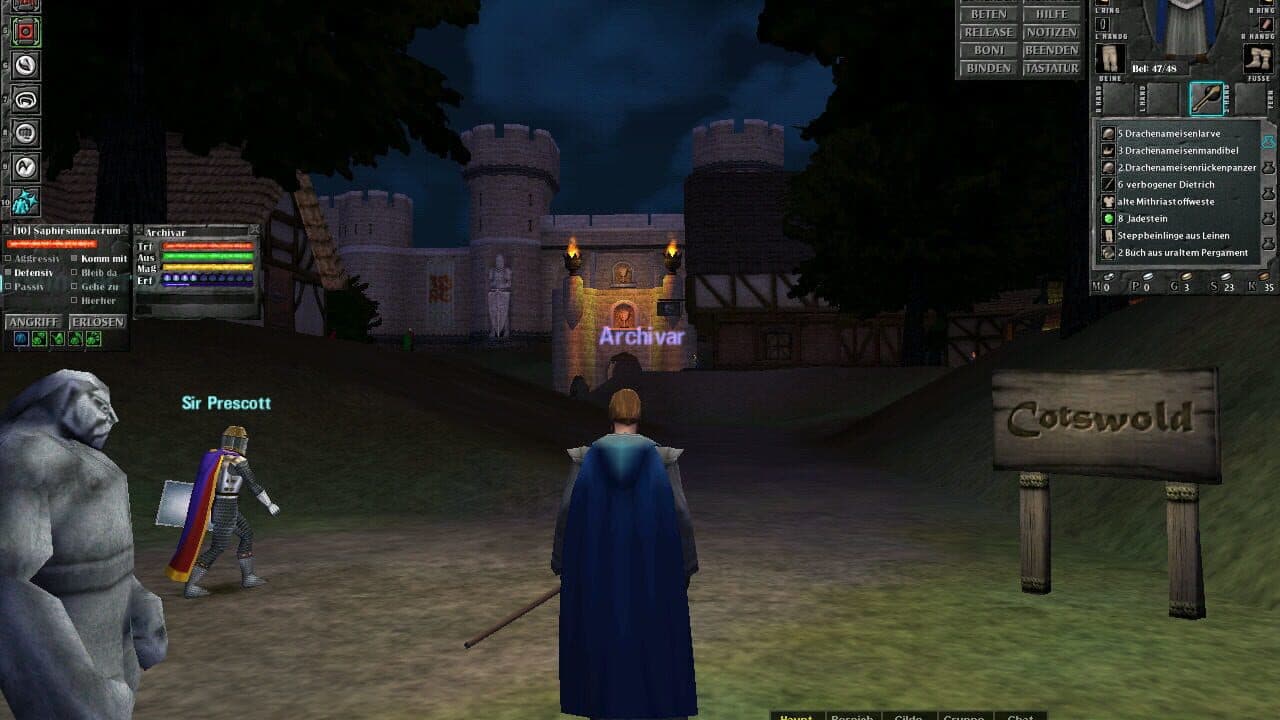
Task: Activate the fist ability in quickbar slot 8
Action: coord(24,131)
